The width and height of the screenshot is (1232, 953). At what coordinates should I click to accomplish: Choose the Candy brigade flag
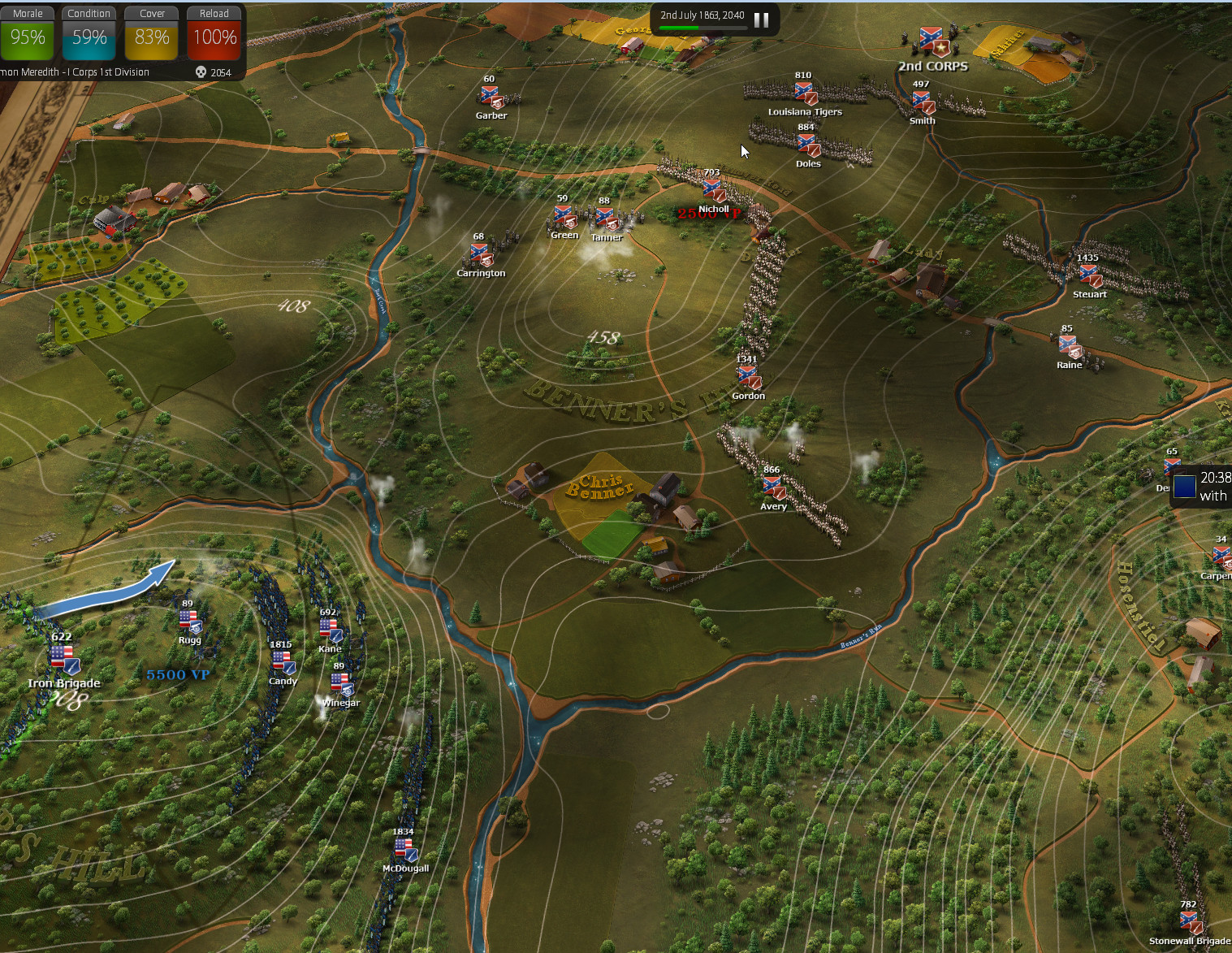[283, 663]
